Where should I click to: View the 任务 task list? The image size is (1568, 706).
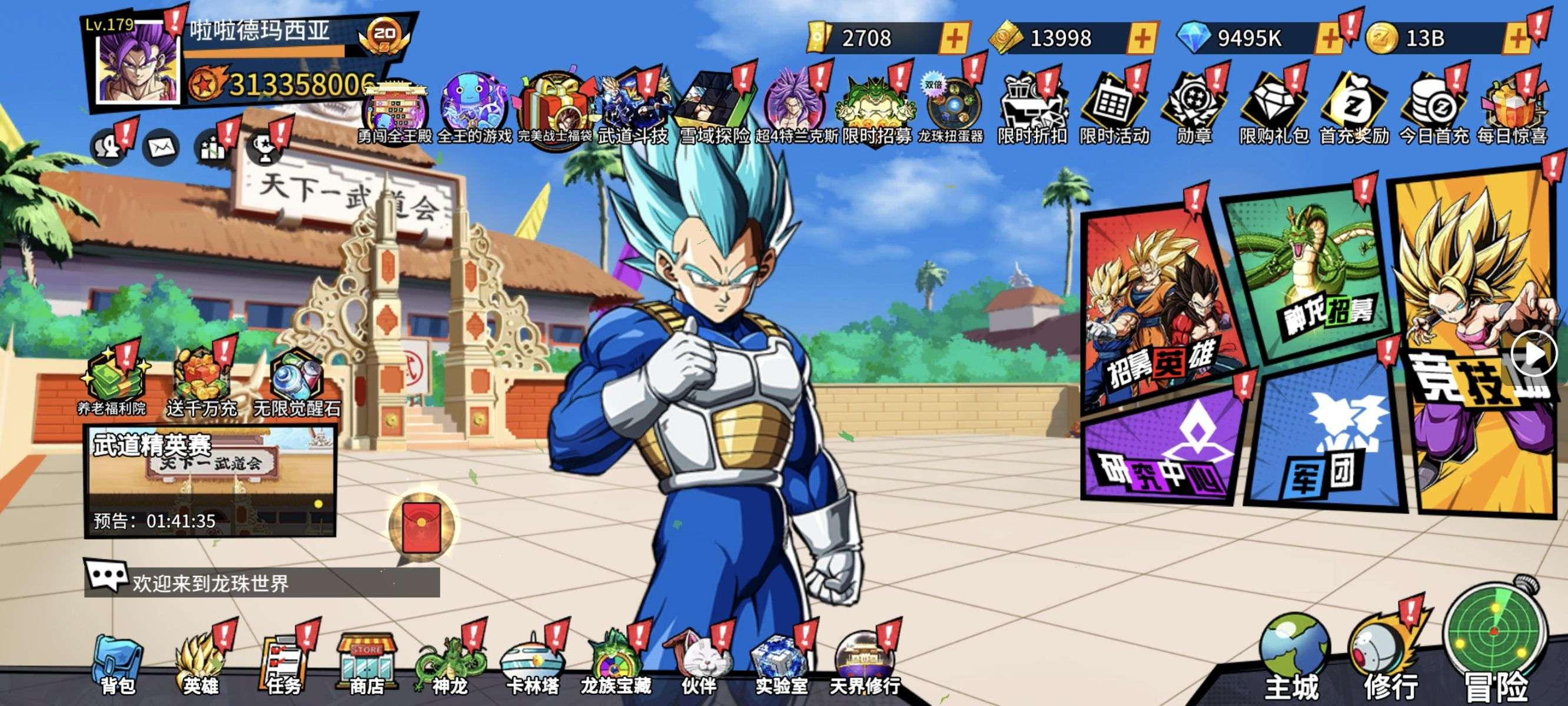pyautogui.click(x=284, y=665)
